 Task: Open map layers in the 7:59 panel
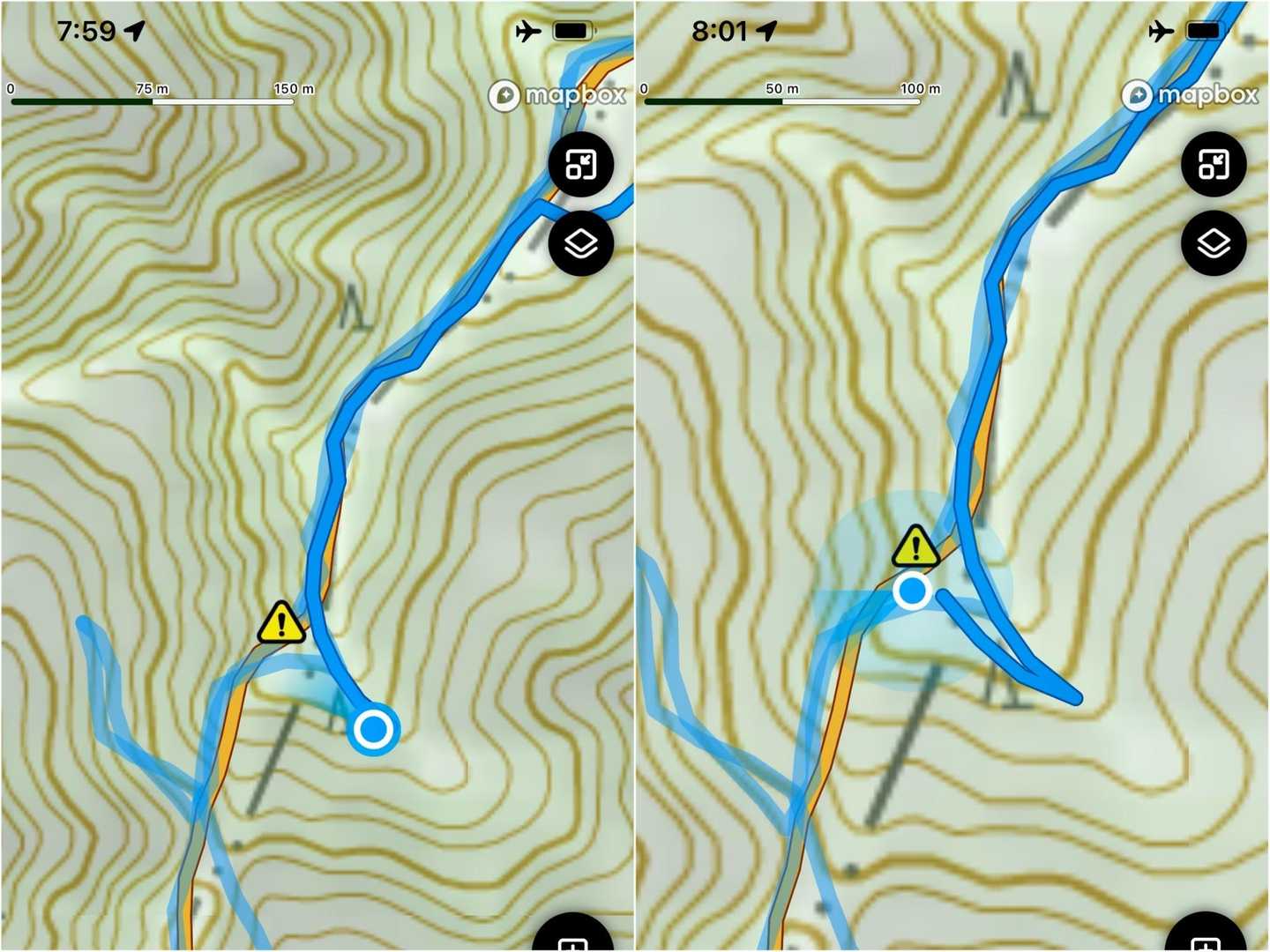coord(580,243)
